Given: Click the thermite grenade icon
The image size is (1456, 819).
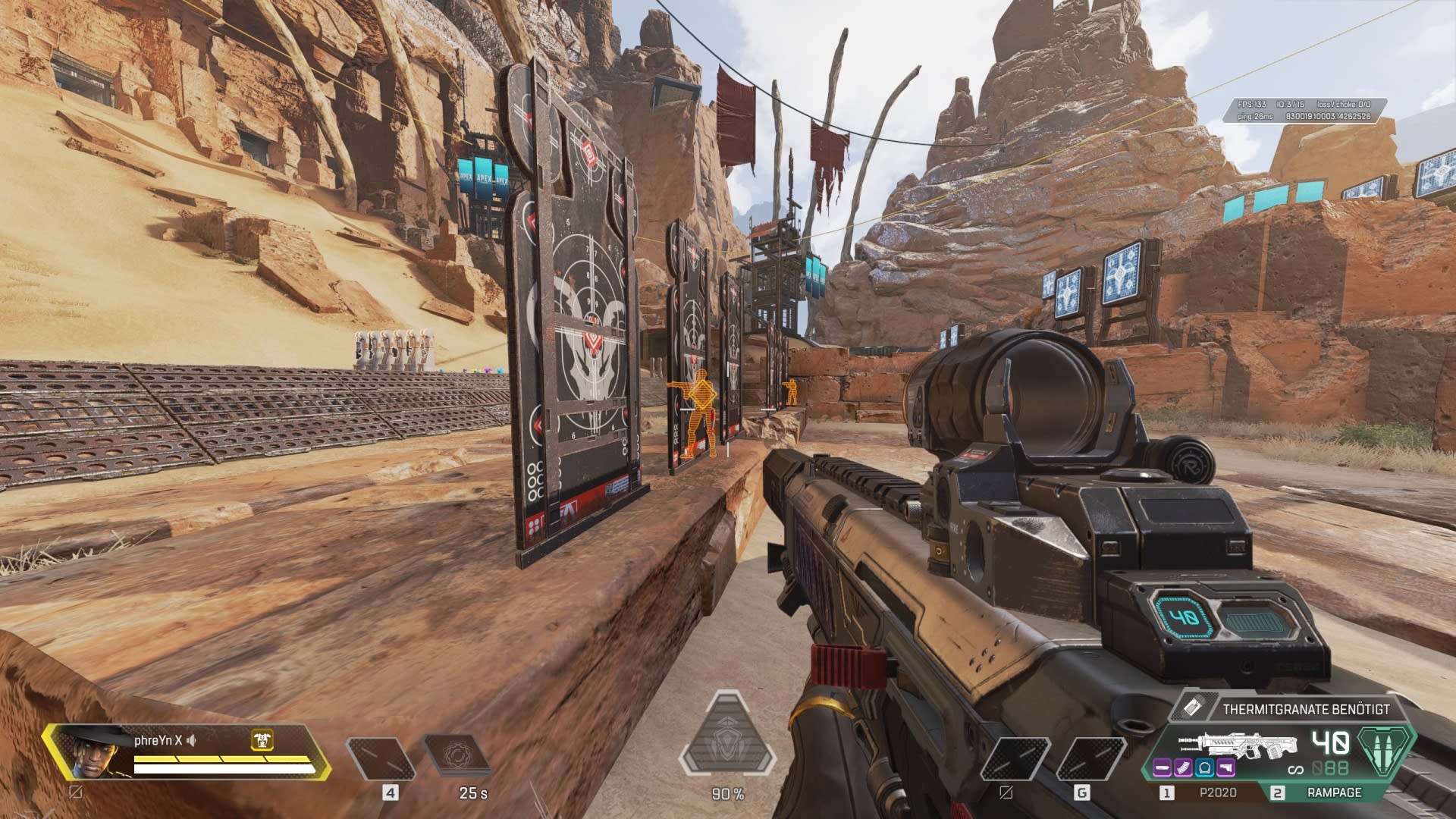Looking at the screenshot, I should [x=1192, y=708].
